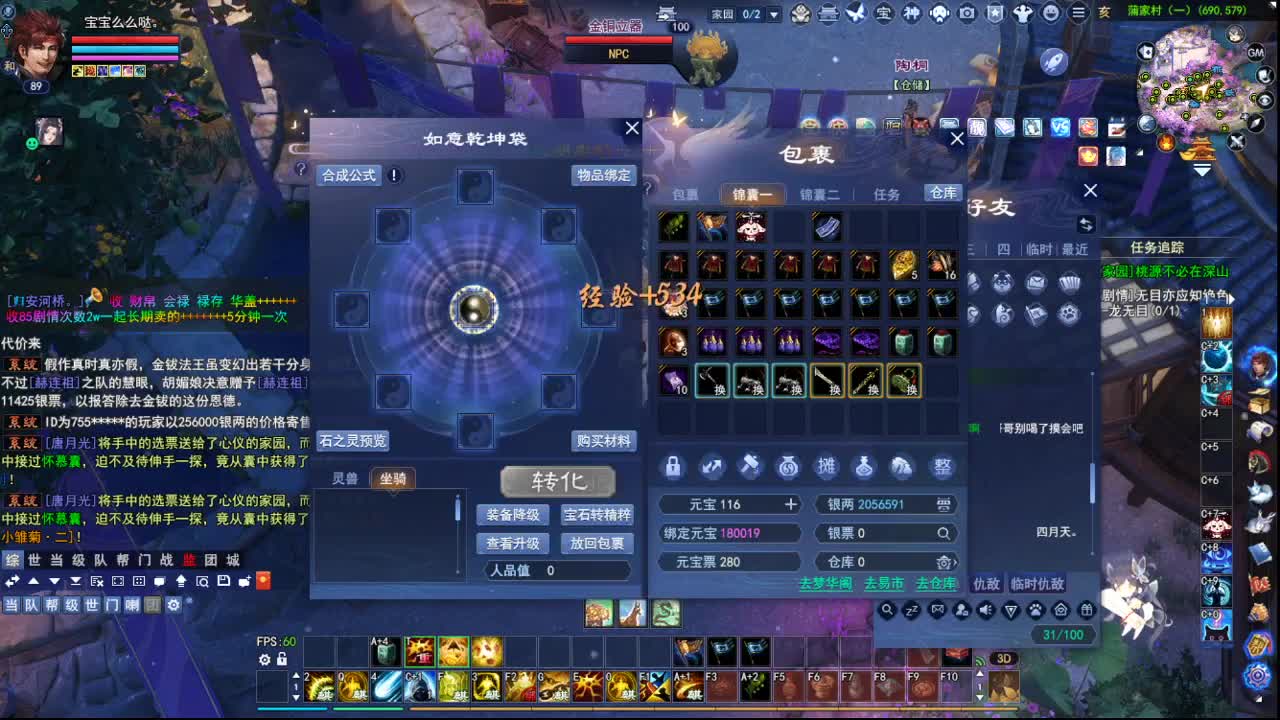Click the hammer repair icon in the bag toolbar
This screenshot has height=720, width=1280.
[749, 466]
